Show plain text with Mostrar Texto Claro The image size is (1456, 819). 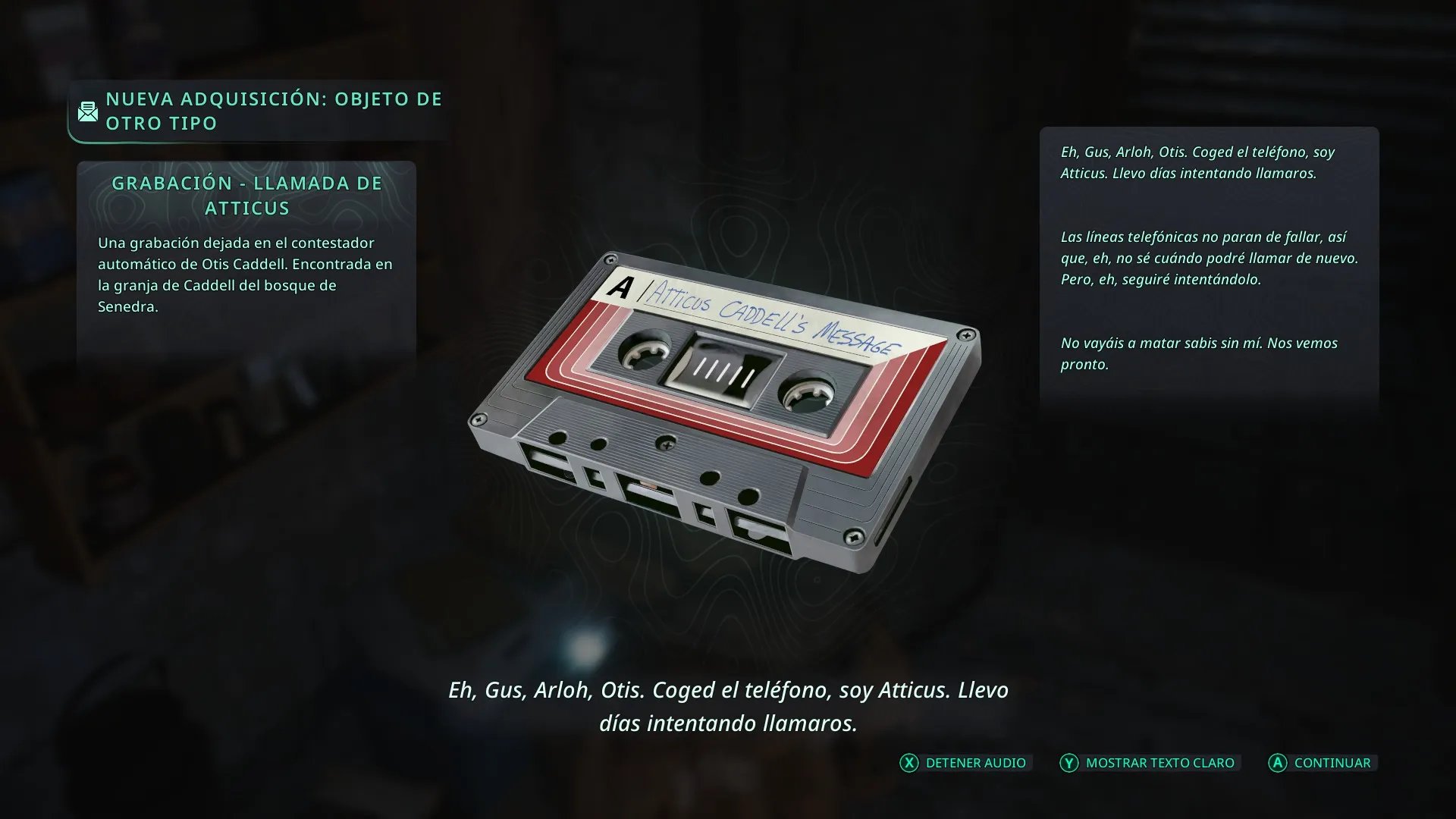(1150, 763)
